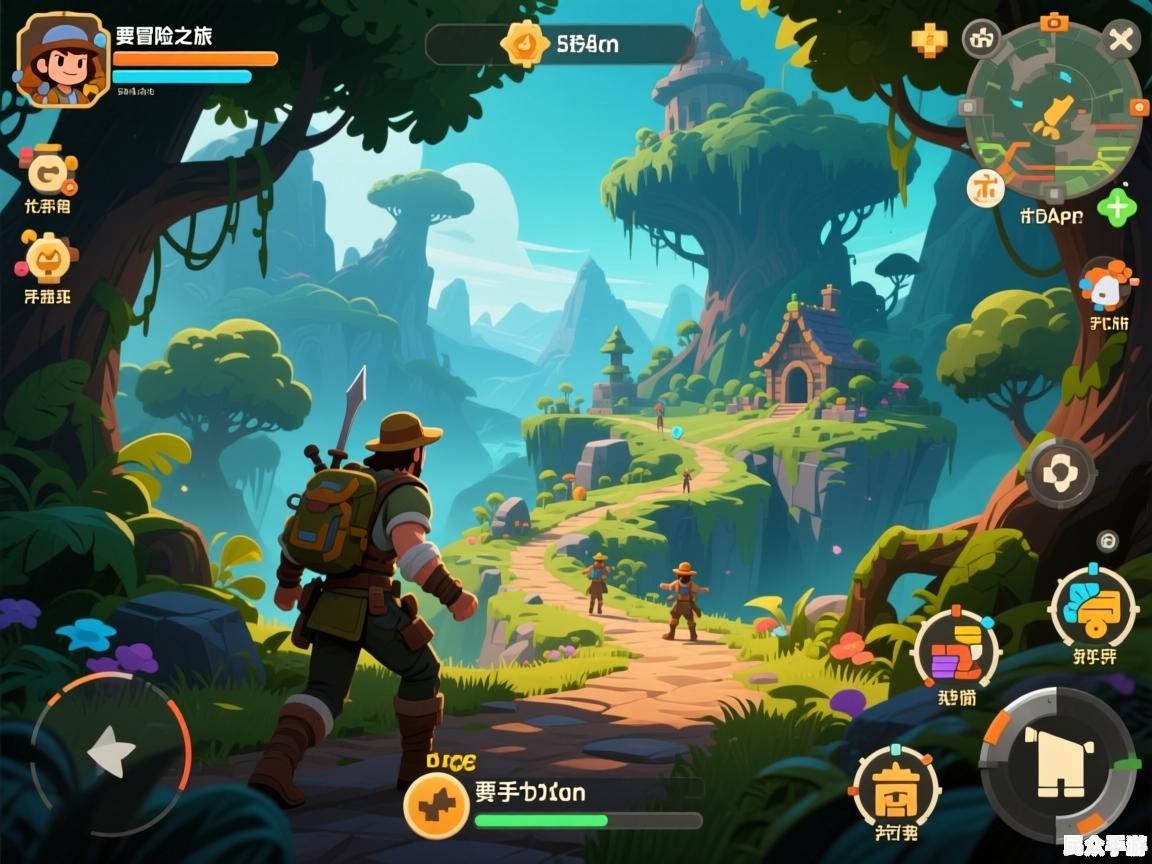Viewport: 1152px width, 864px height.
Task: Click the hexagonal gold badge in the top bar
Action: [x=525, y=43]
